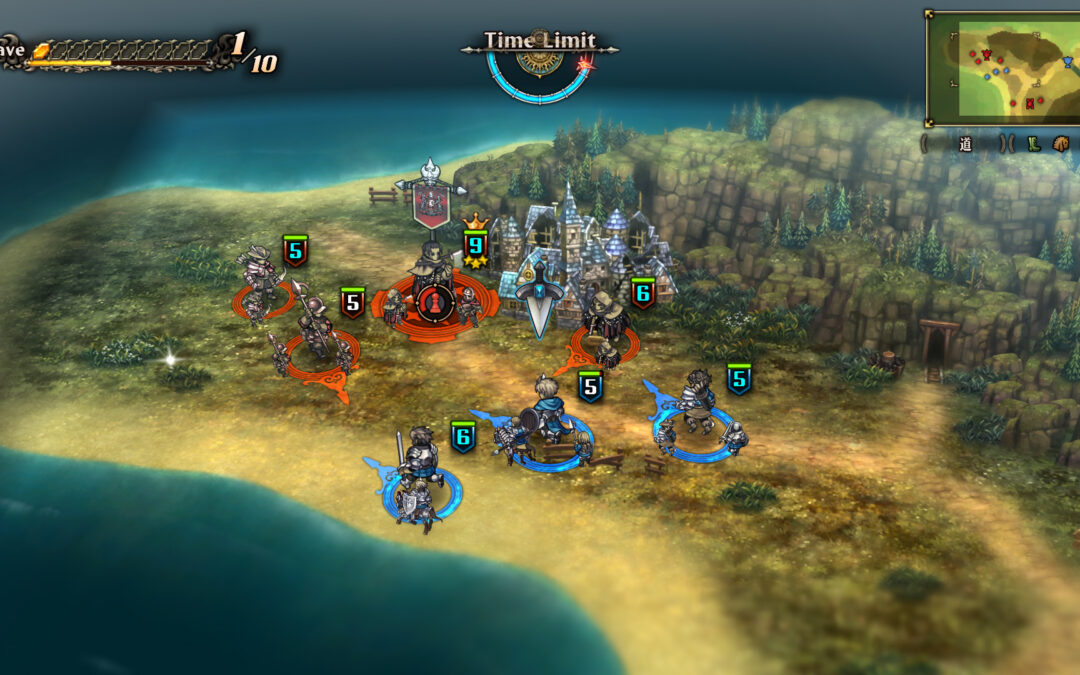Select the crowned level 9 enemy commander unit

tap(434, 286)
